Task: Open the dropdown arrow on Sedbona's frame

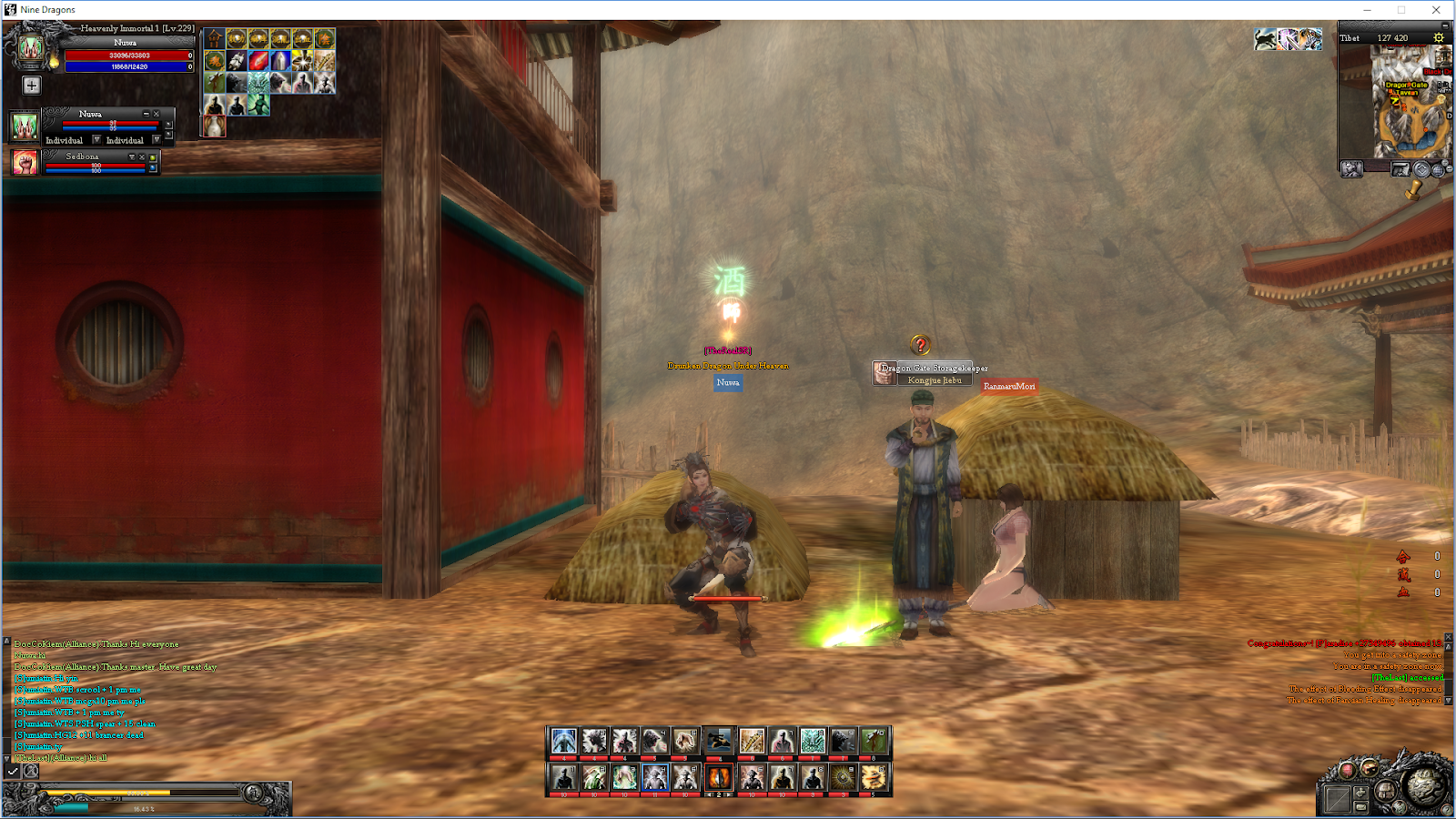Action: 132,157
